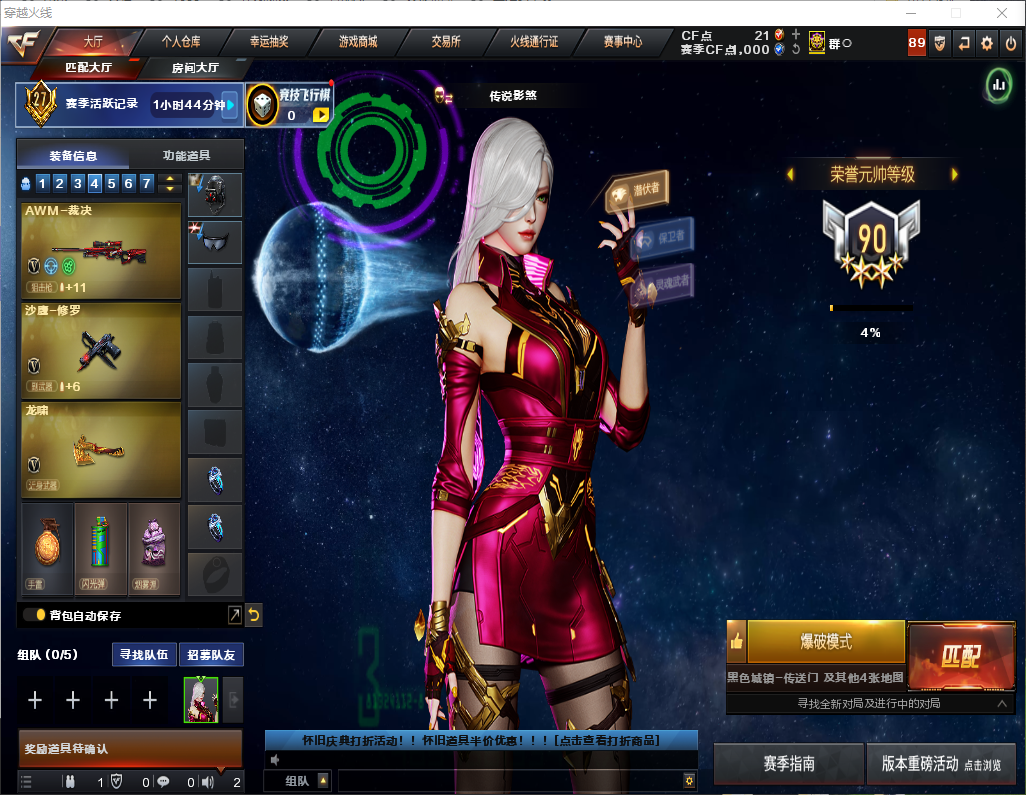Open the 火线通行证 battle pass
The width and height of the screenshot is (1026, 795).
click(534, 42)
